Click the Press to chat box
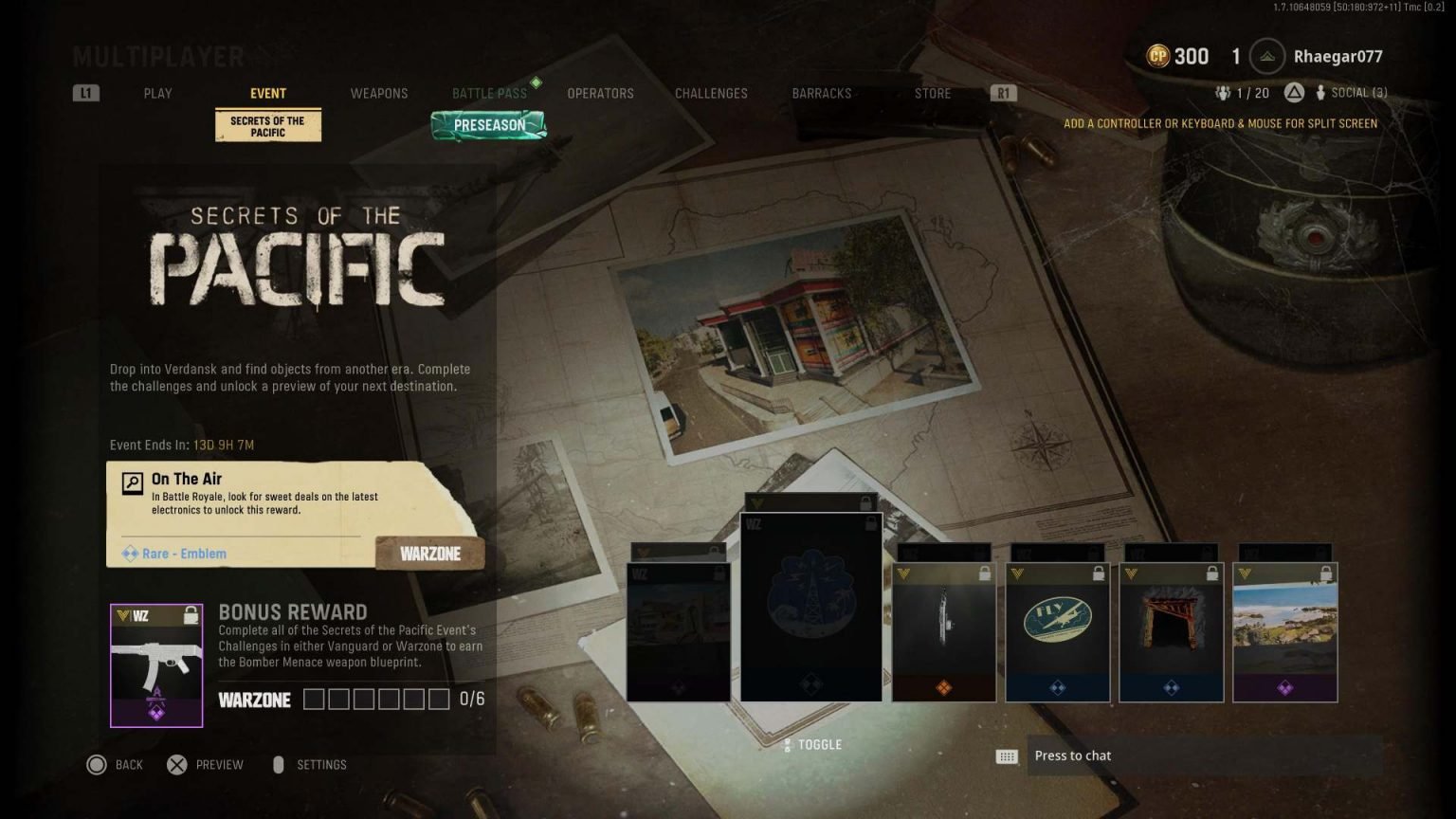This screenshot has height=819, width=1456. [1202, 755]
